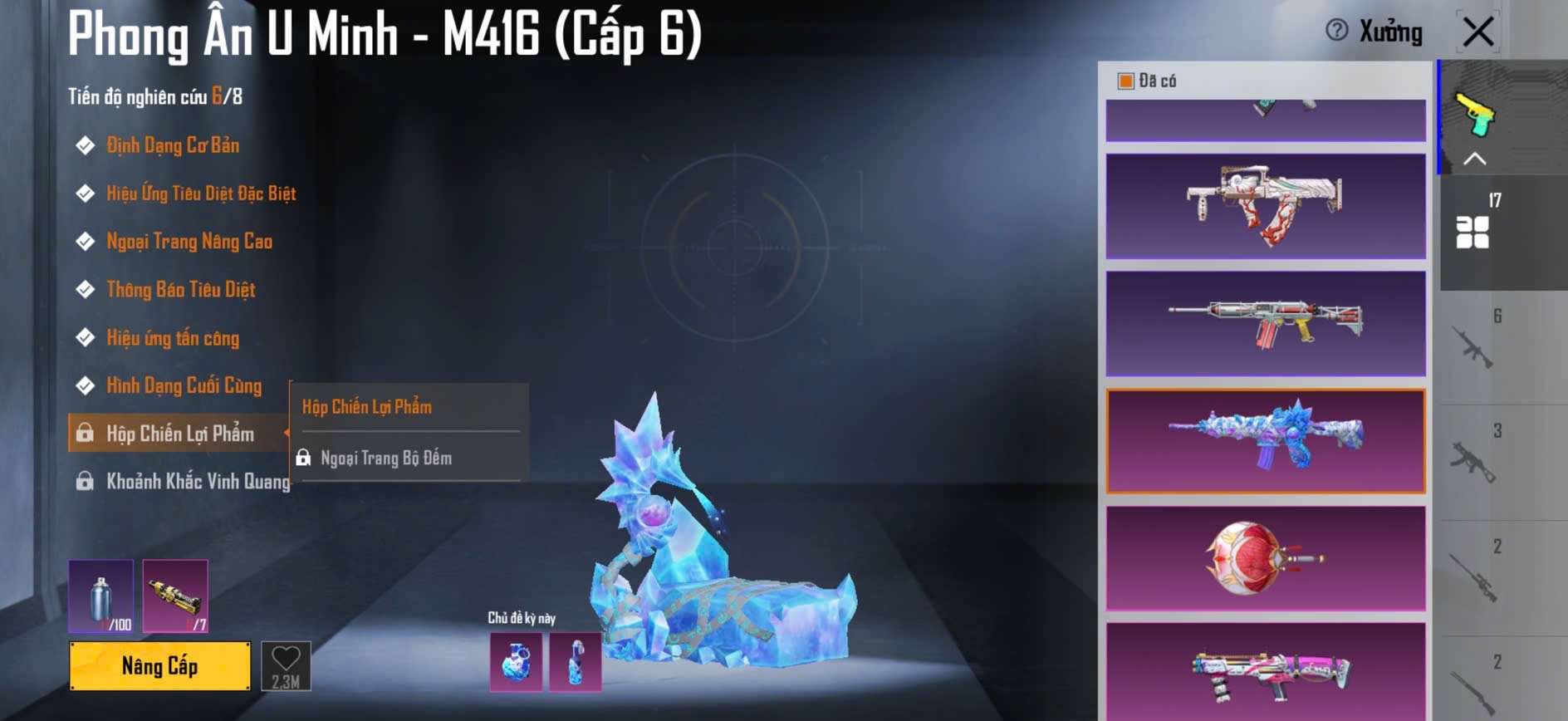Select Định Dạng Cơ Bản research stage
Screen dimensions: 1568x721
click(172, 145)
